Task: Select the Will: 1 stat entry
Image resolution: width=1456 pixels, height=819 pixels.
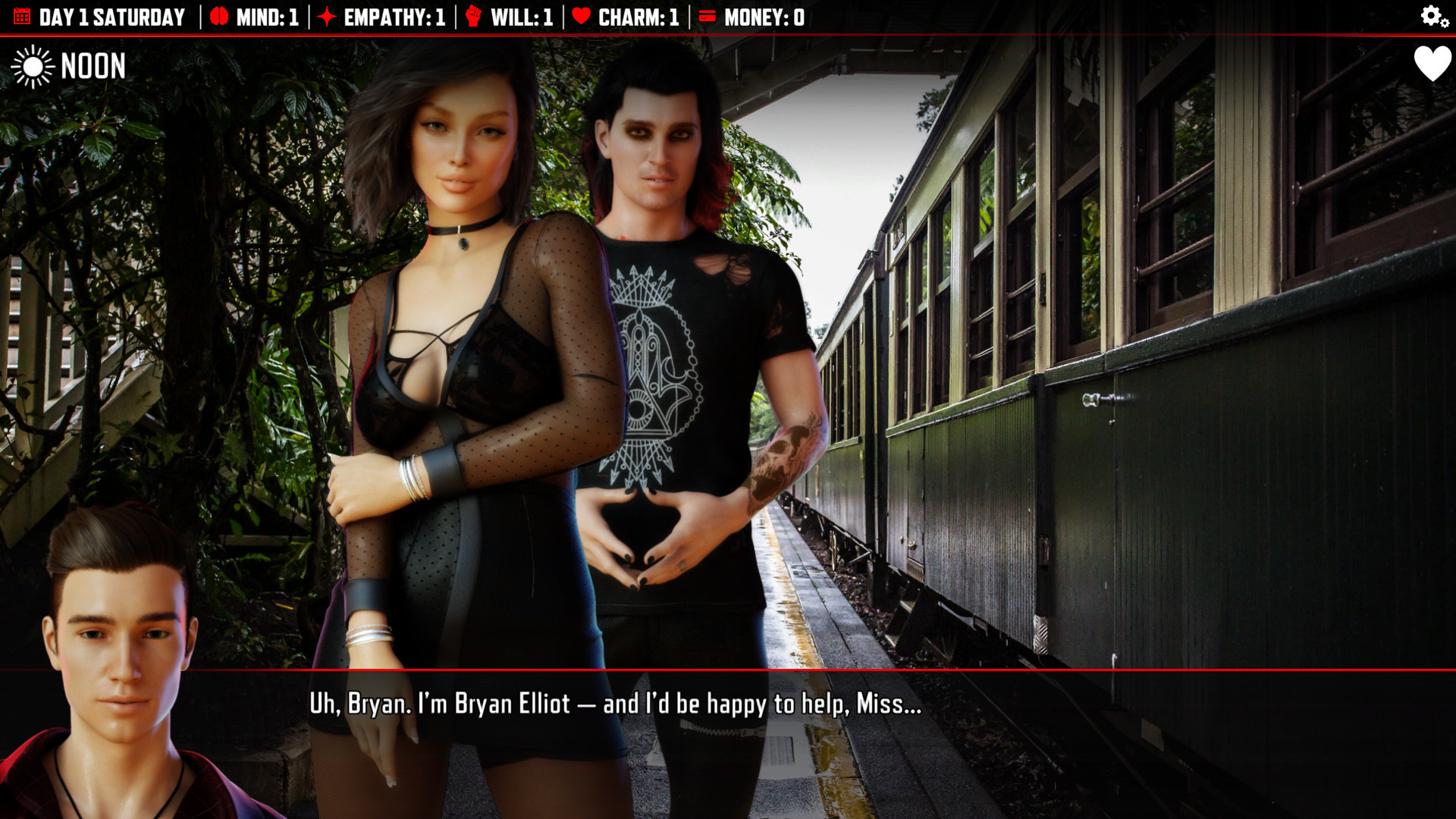Action: (520, 17)
